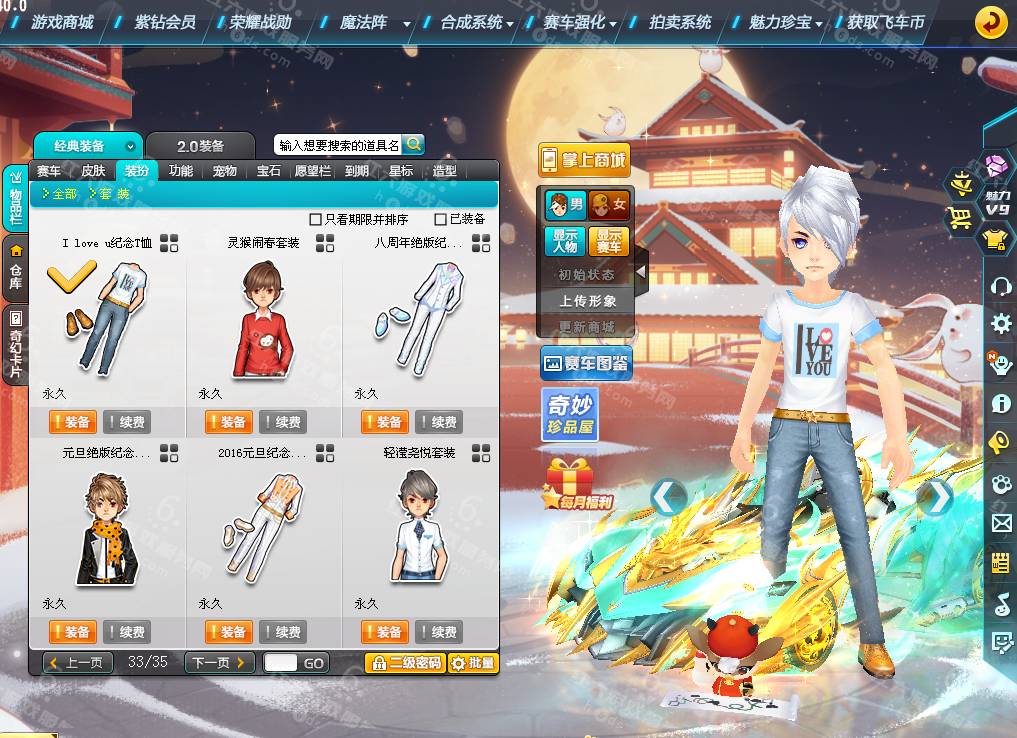Screen dimensions: 1017x738
Task: Click the 上传形象 upload appearance button
Action: pyautogui.click(x=588, y=300)
